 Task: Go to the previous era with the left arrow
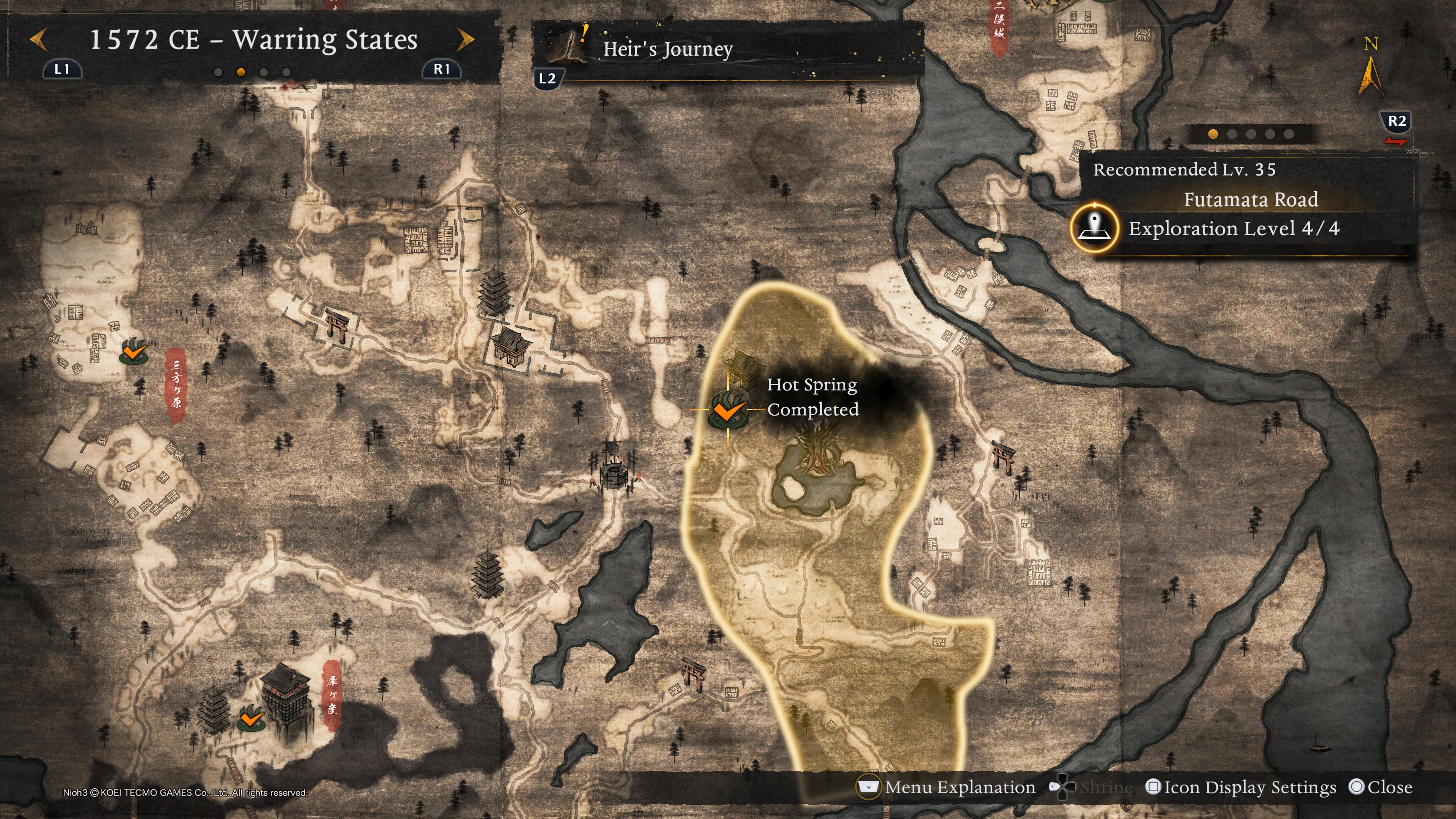(38, 40)
